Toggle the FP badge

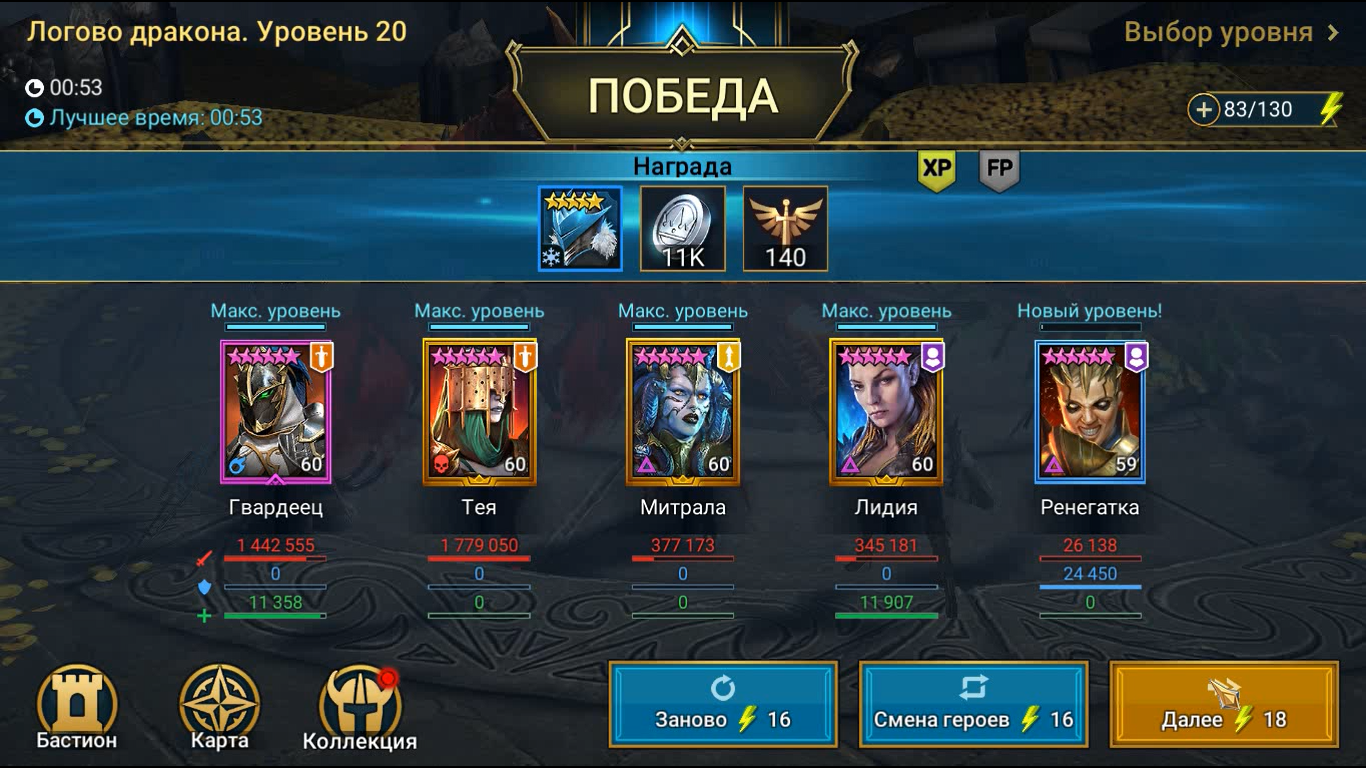[1000, 170]
